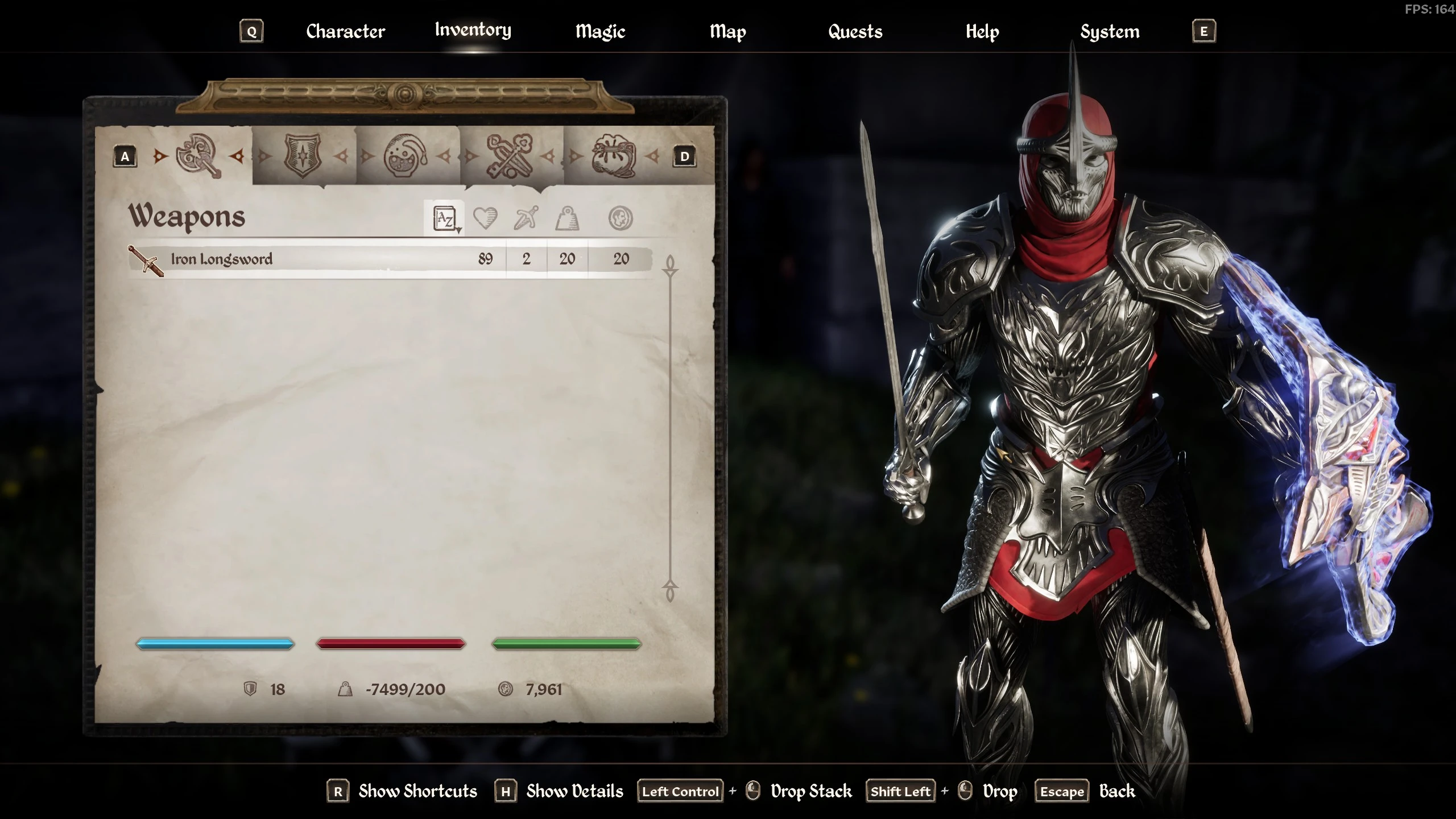Sort weapons by the weight column
Viewport: 1456px width, 819px height.
point(567,218)
